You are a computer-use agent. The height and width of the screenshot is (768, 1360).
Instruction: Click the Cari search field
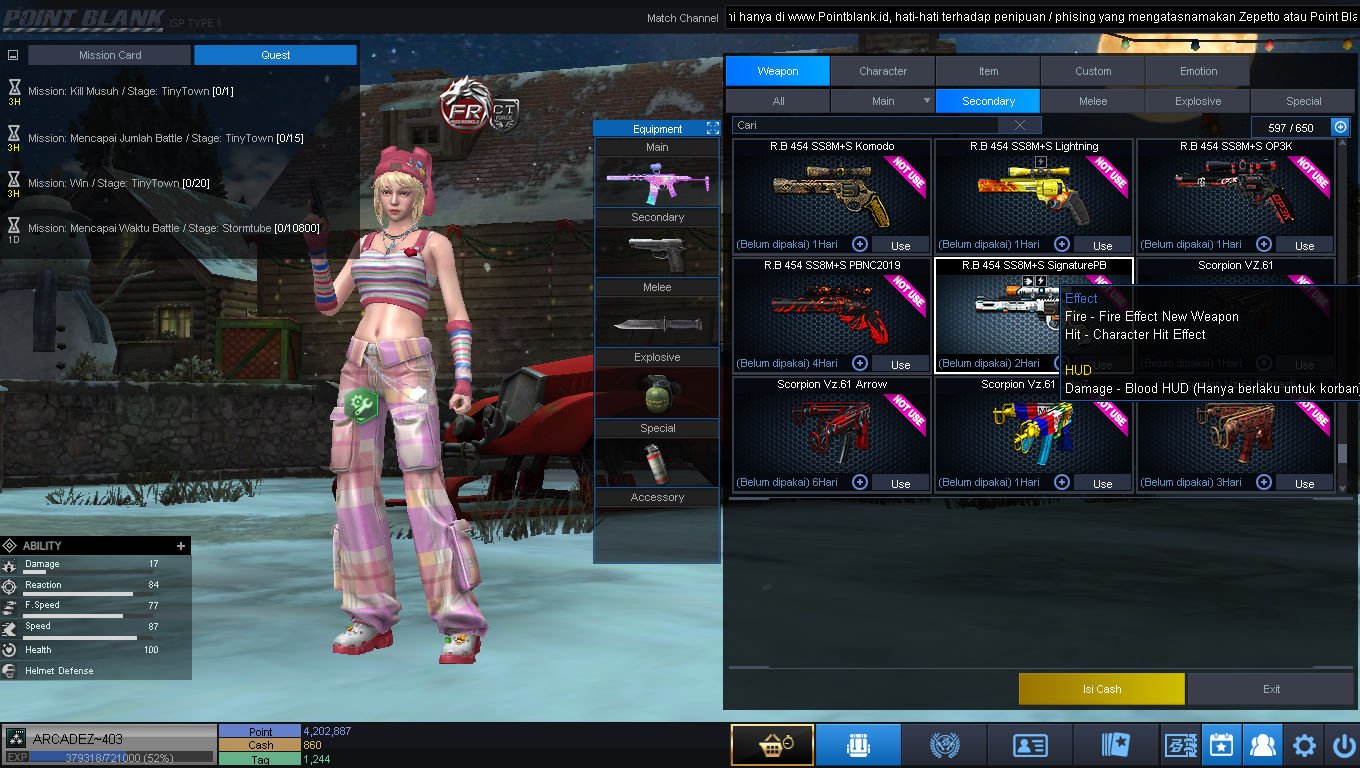click(866, 125)
